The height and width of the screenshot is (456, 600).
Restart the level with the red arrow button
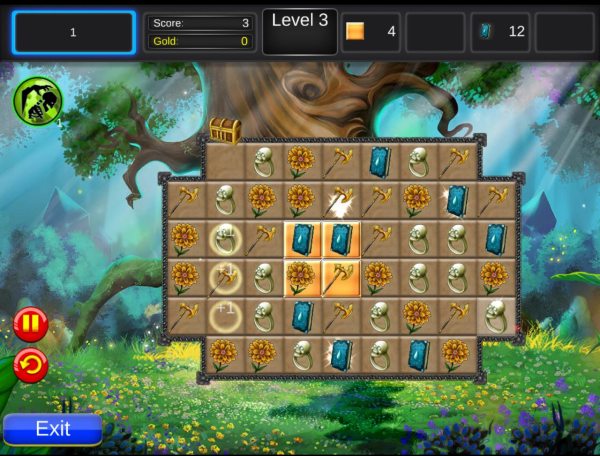pos(30,366)
